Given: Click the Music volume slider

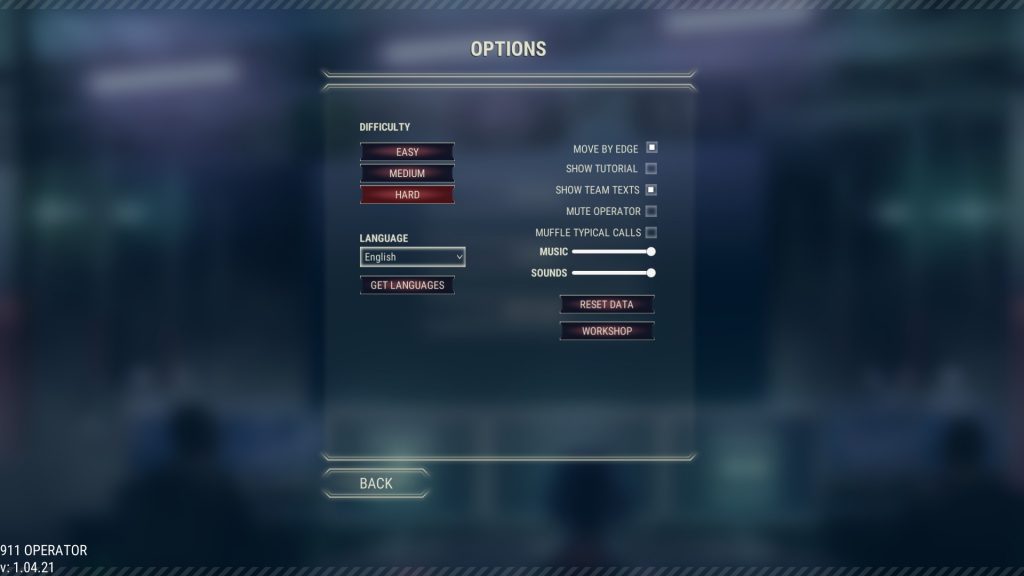Looking at the screenshot, I should (612, 252).
